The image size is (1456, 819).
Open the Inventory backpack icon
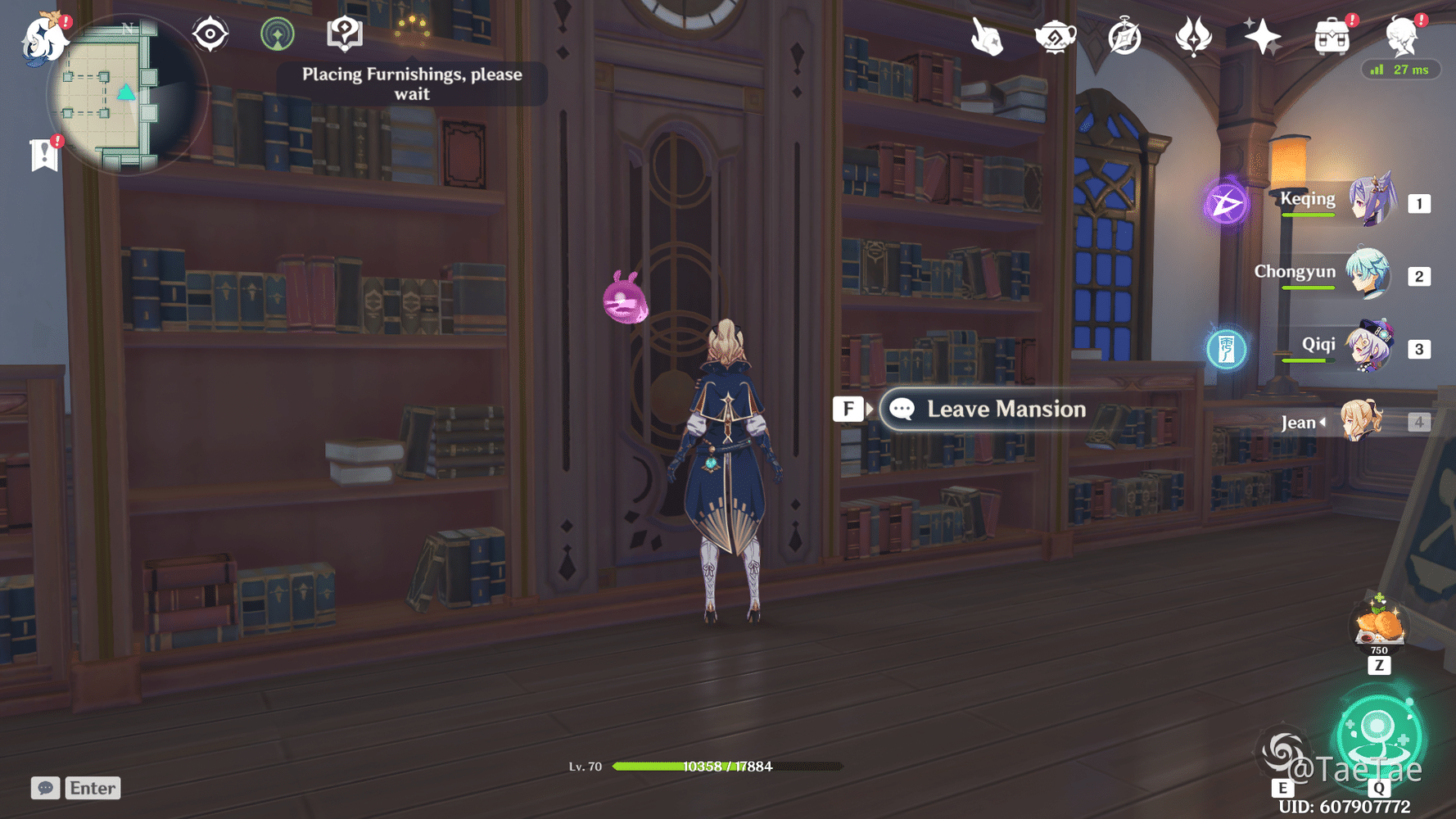1331,35
